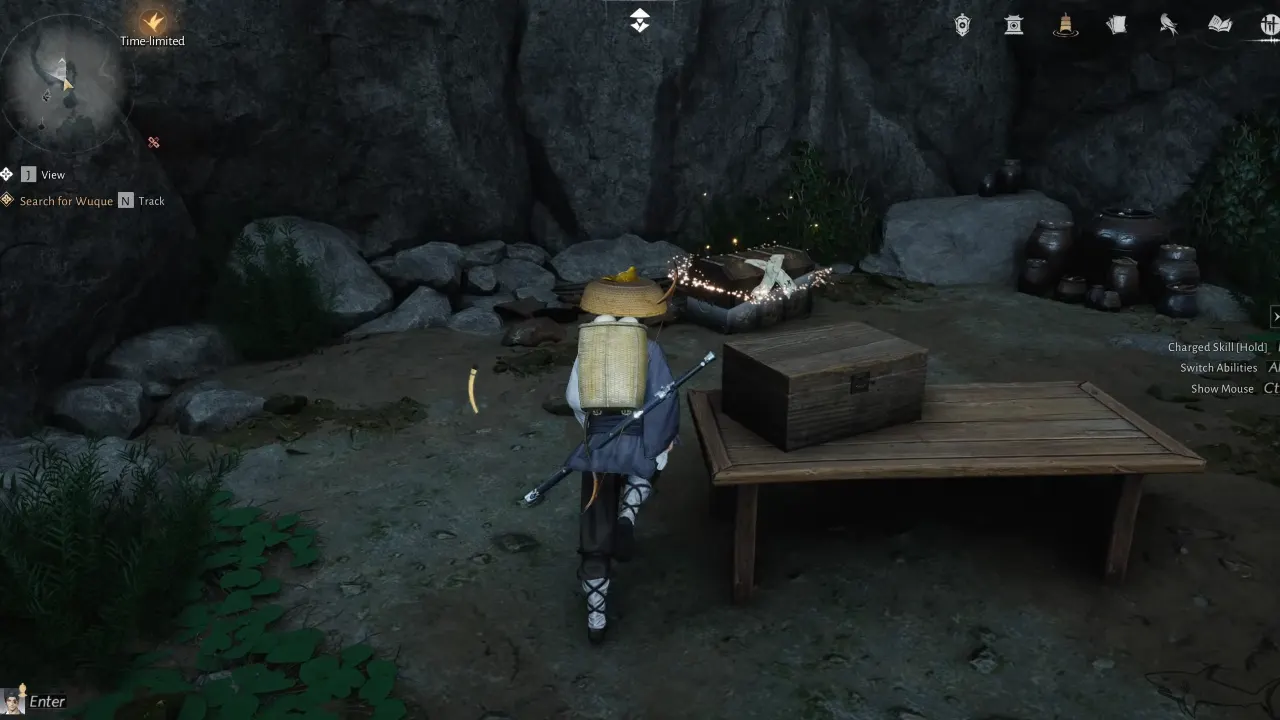Click the double-chevron icon at top center
The height and width of the screenshot is (720, 1280).
pyautogui.click(x=638, y=18)
